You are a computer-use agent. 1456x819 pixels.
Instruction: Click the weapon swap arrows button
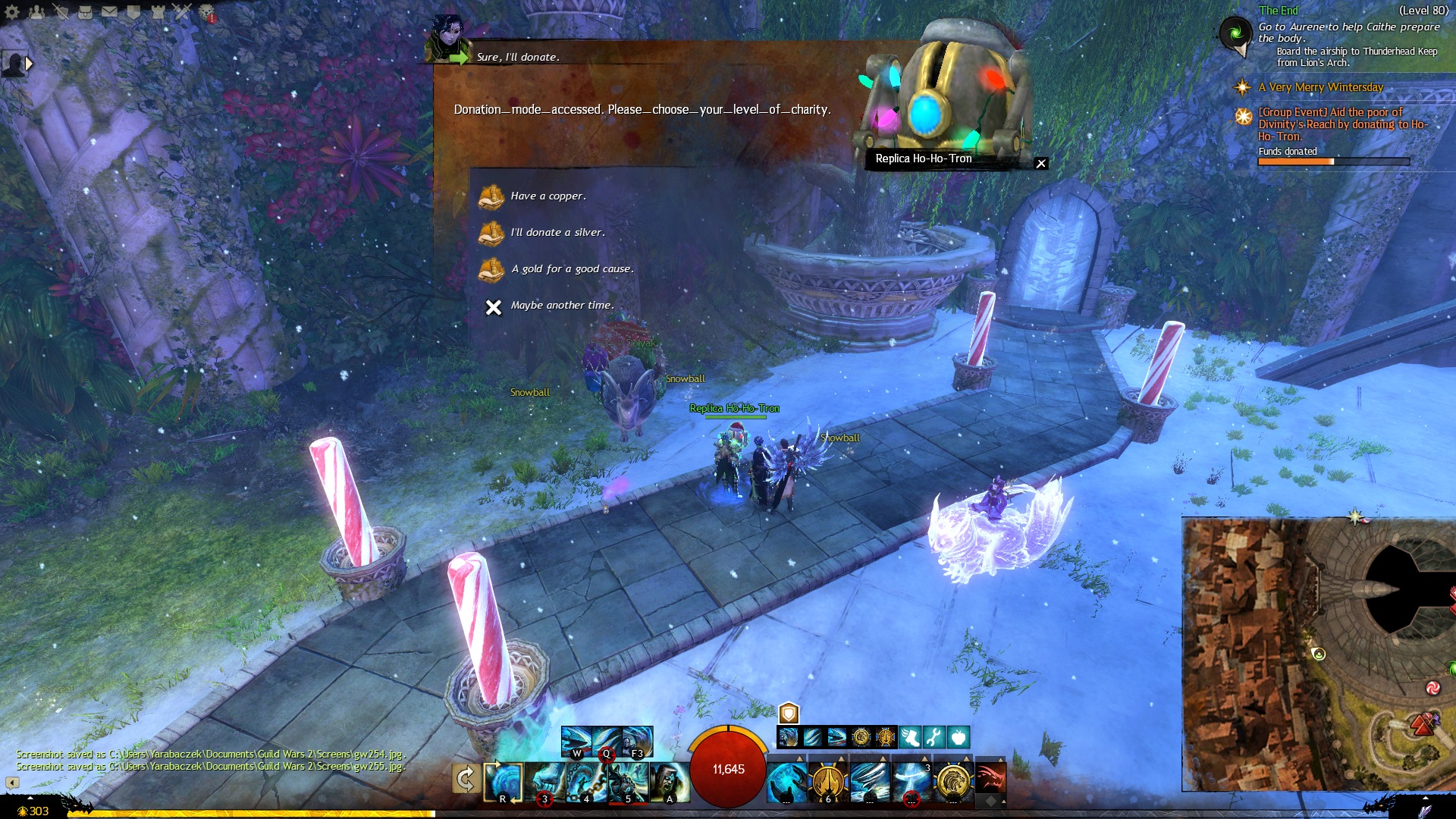click(466, 779)
